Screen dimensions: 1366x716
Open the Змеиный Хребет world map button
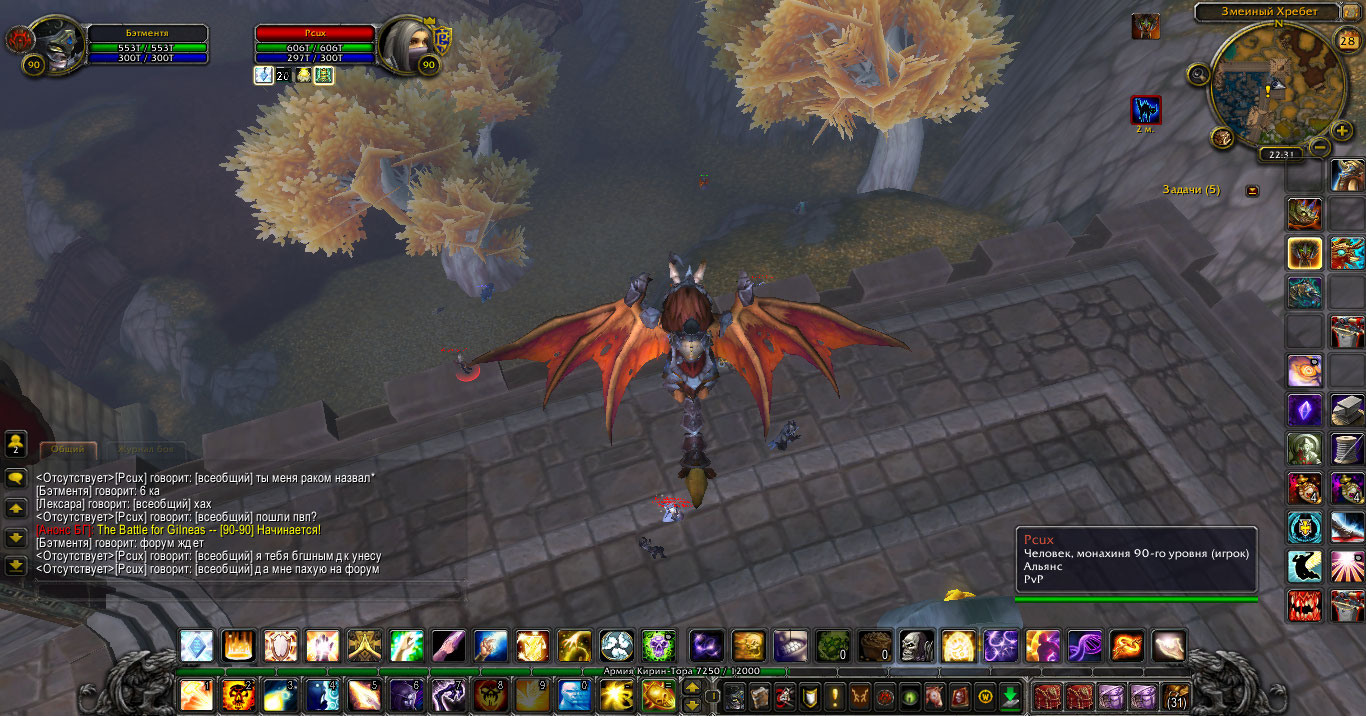[1265, 12]
